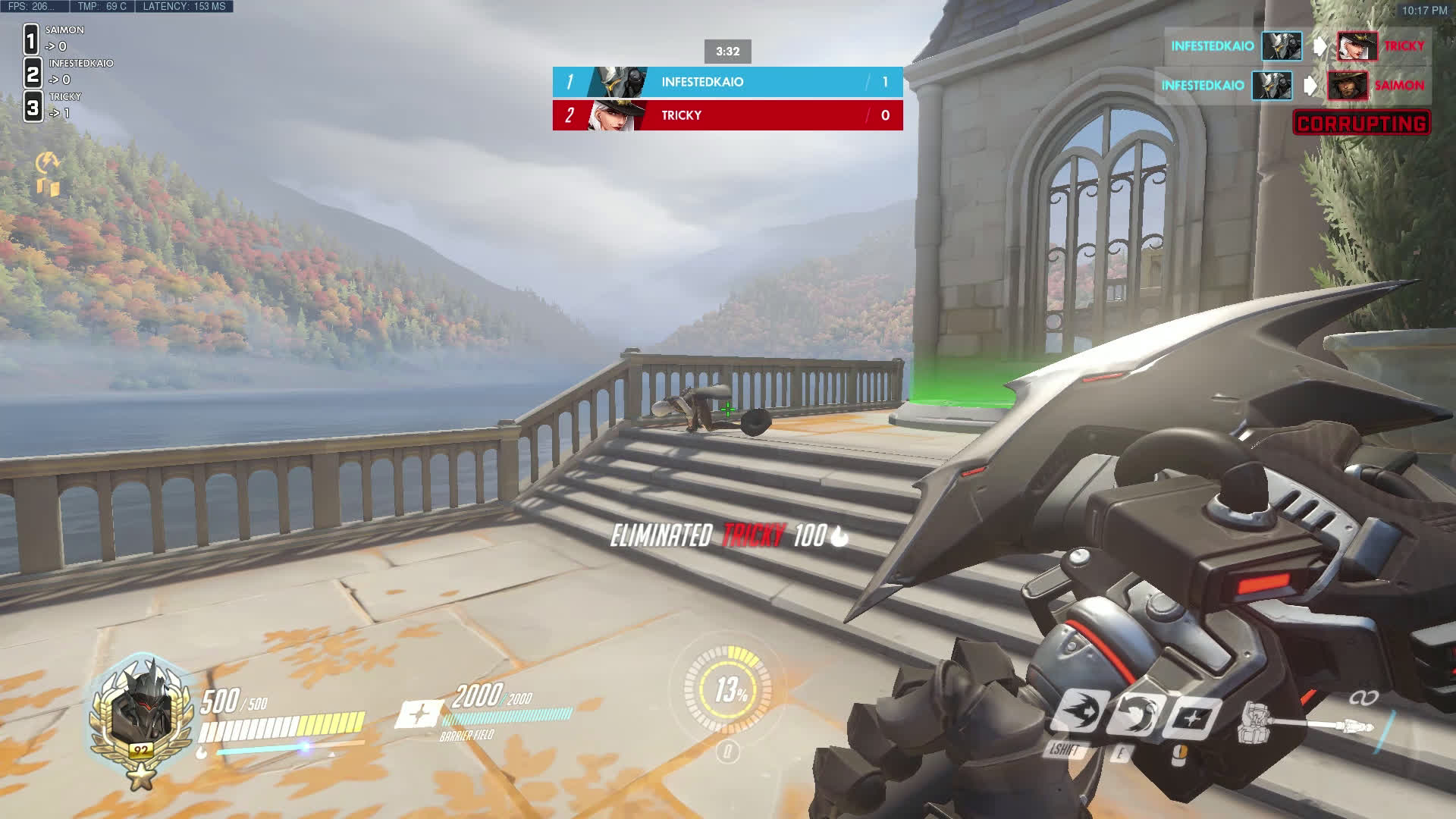Select the Barrier Field ability icon

tap(1191, 717)
